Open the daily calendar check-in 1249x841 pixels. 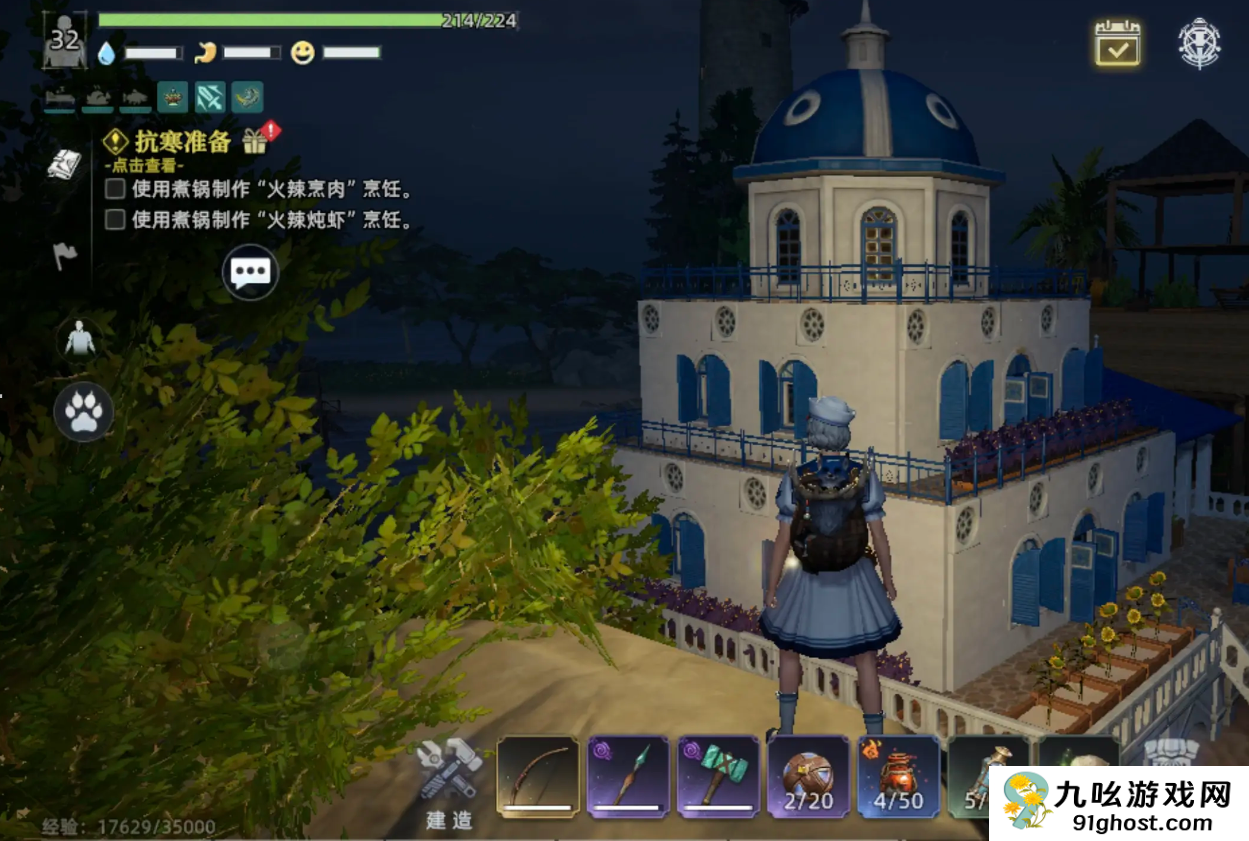click(1117, 44)
